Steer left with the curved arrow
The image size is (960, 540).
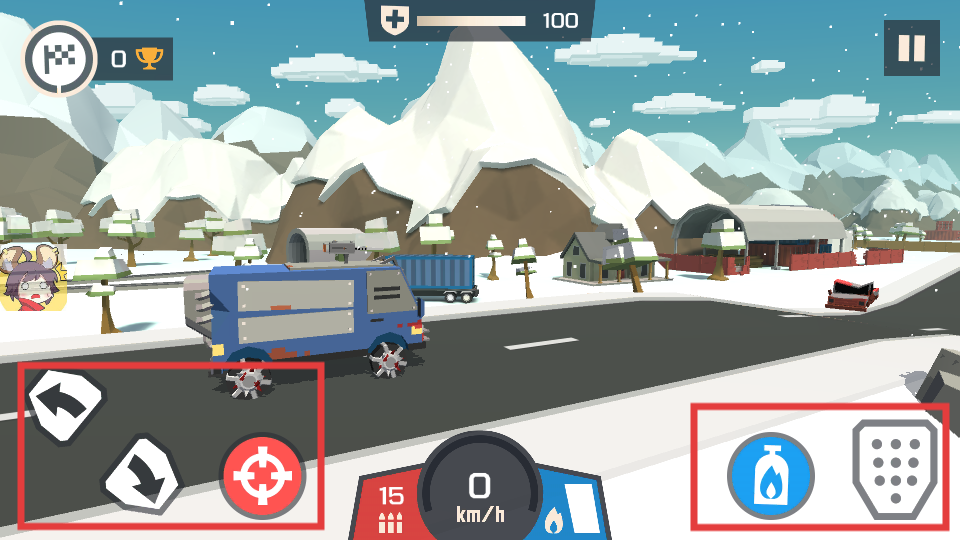[x=65, y=405]
